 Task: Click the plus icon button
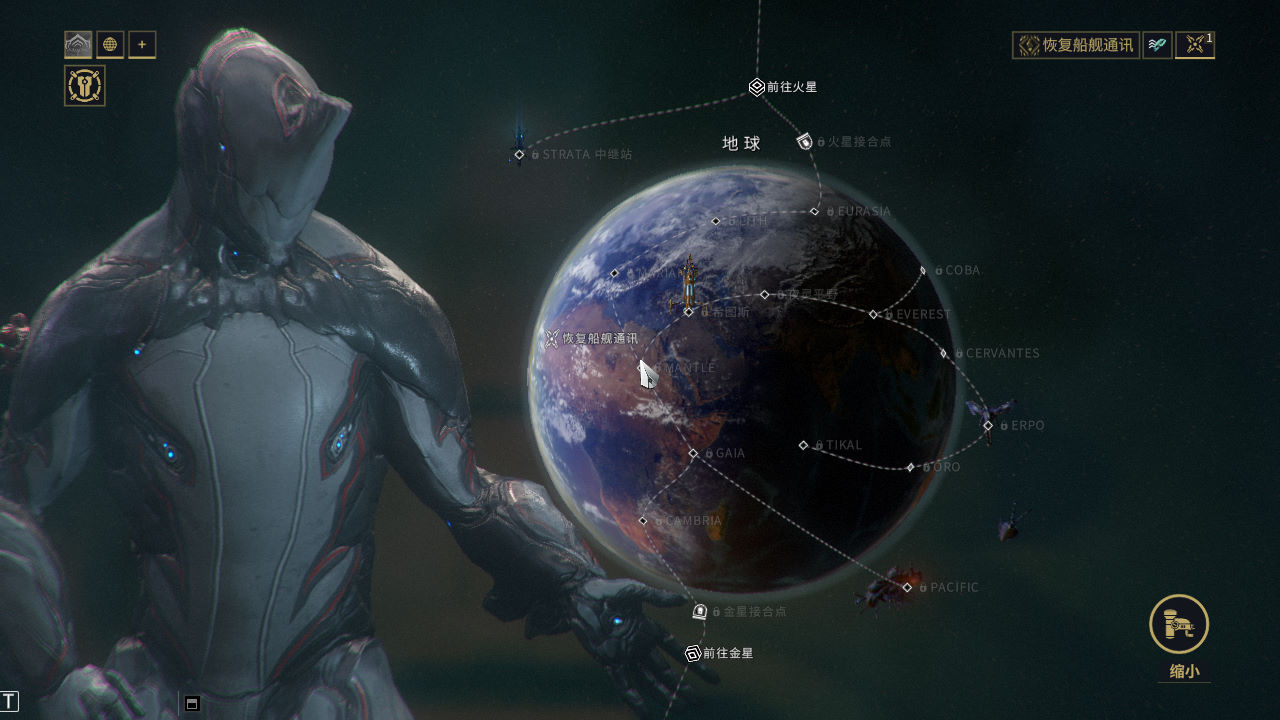142,45
